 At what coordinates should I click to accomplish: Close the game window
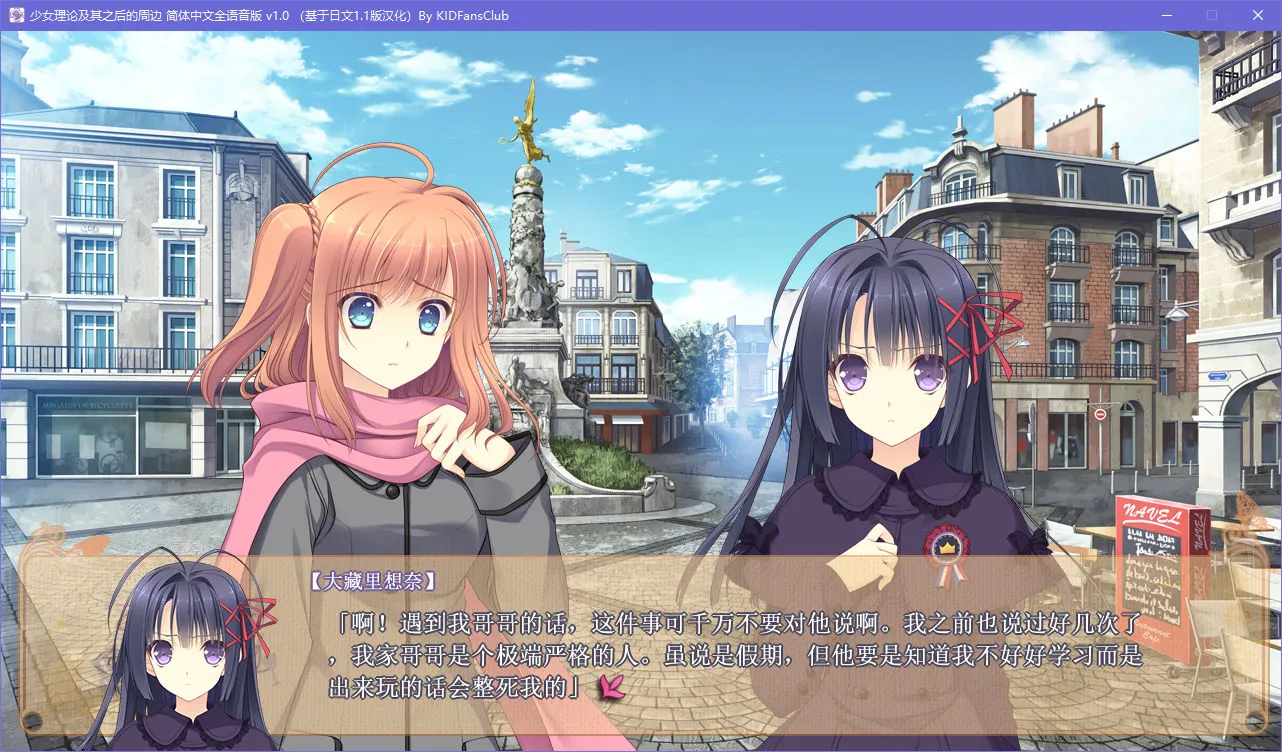click(1256, 15)
